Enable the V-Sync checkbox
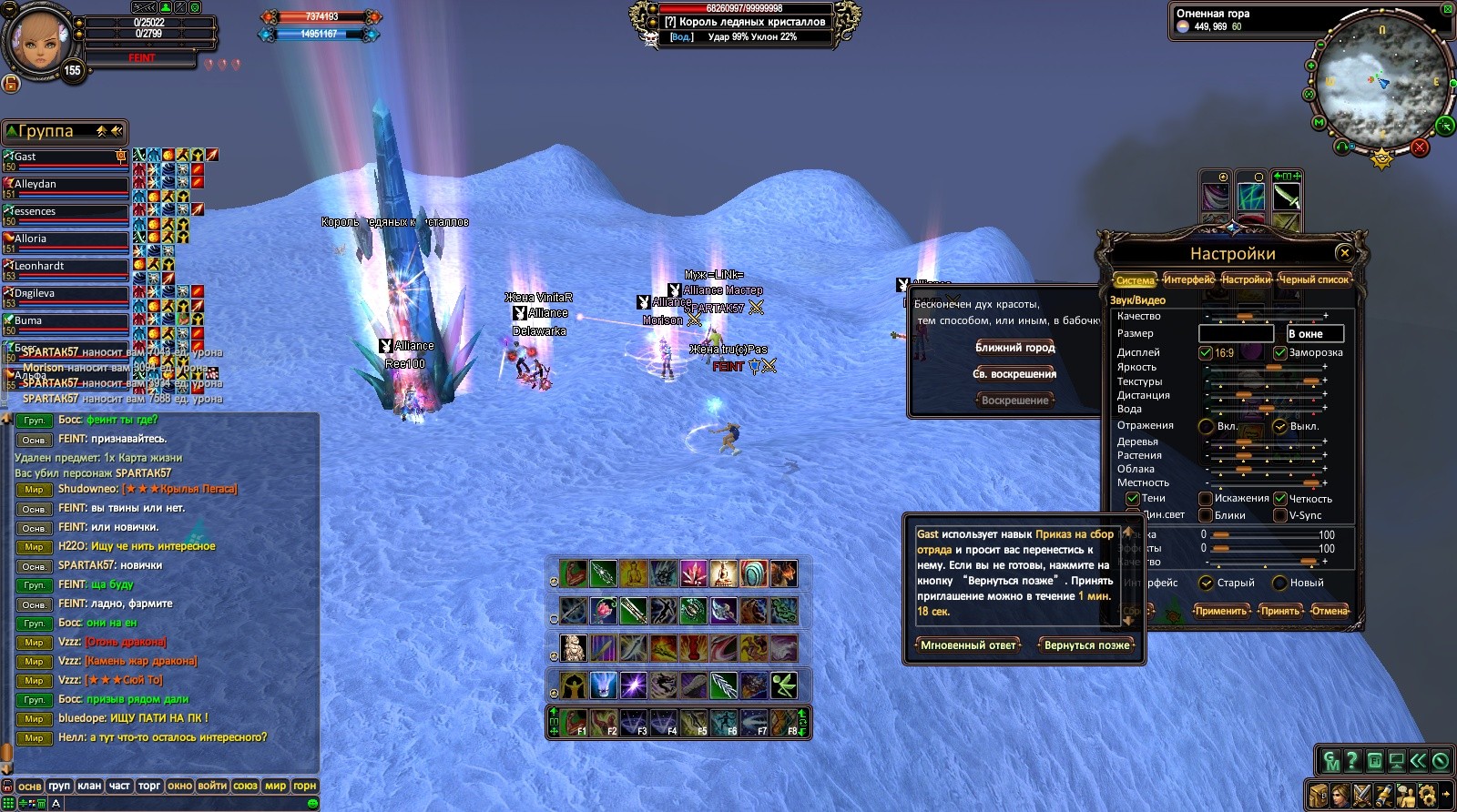The image size is (1457, 812). coord(1280,515)
